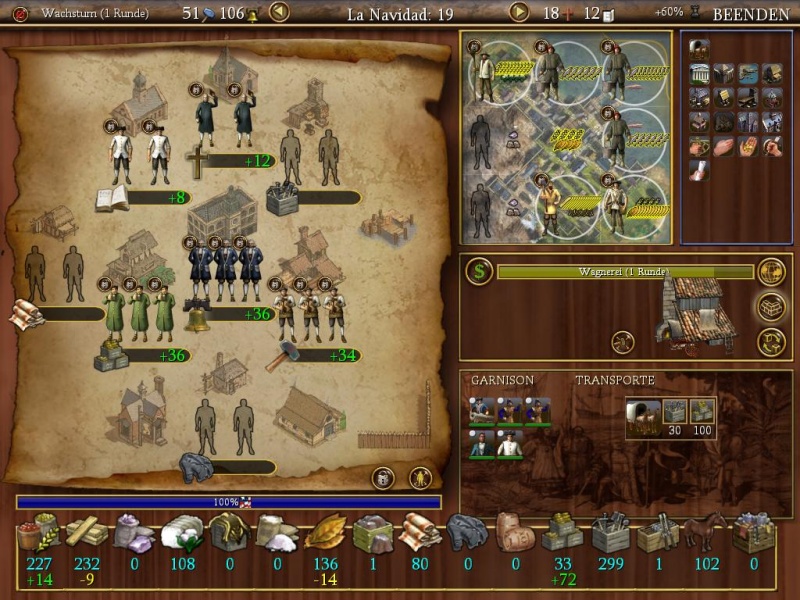Click the BEENDEN button to exit
Screen dimensions: 800x600
pos(753,14)
